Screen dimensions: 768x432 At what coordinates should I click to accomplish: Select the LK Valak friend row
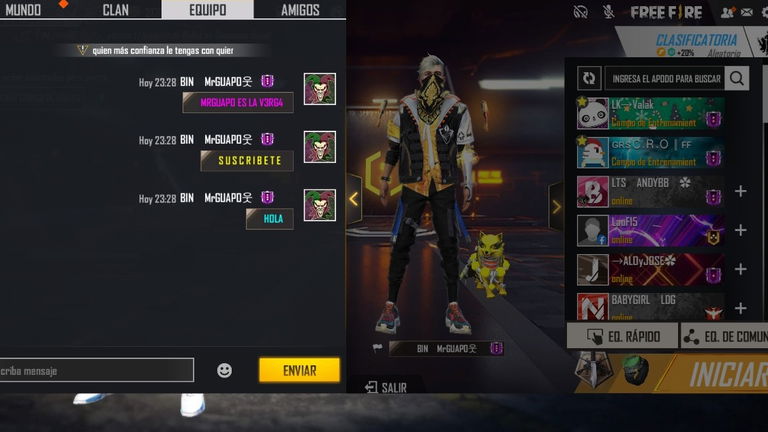650,113
